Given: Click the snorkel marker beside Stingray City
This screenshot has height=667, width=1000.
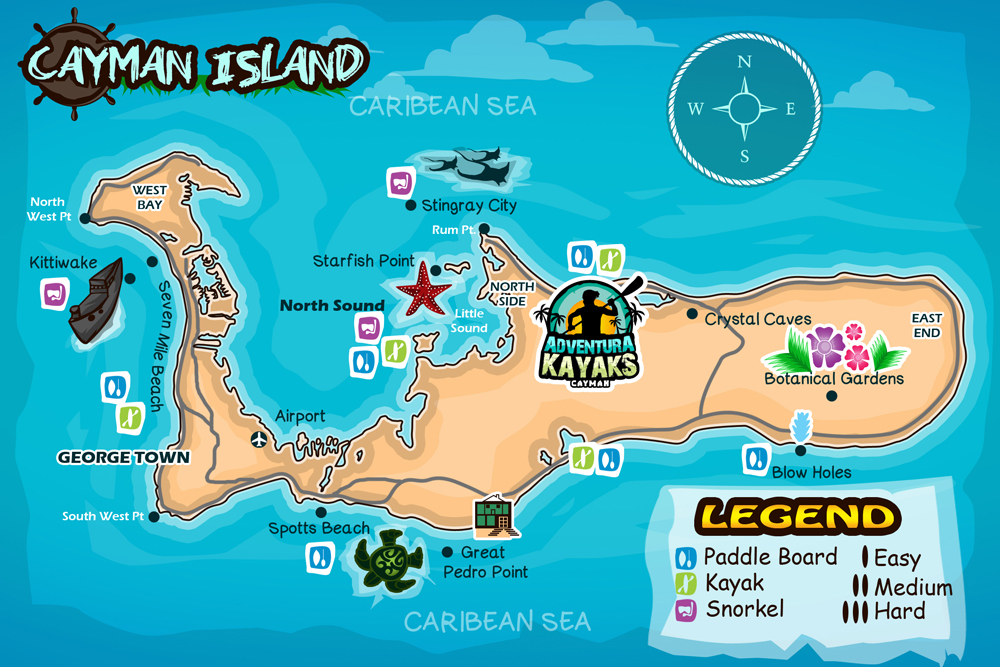Looking at the screenshot, I should pyautogui.click(x=401, y=183).
